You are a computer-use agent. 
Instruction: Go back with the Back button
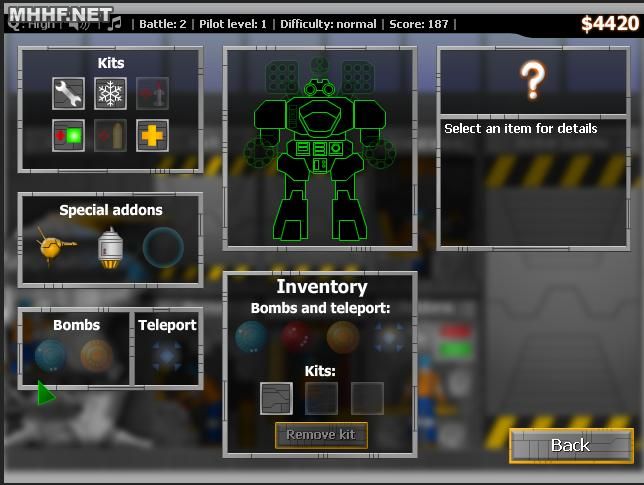571,445
